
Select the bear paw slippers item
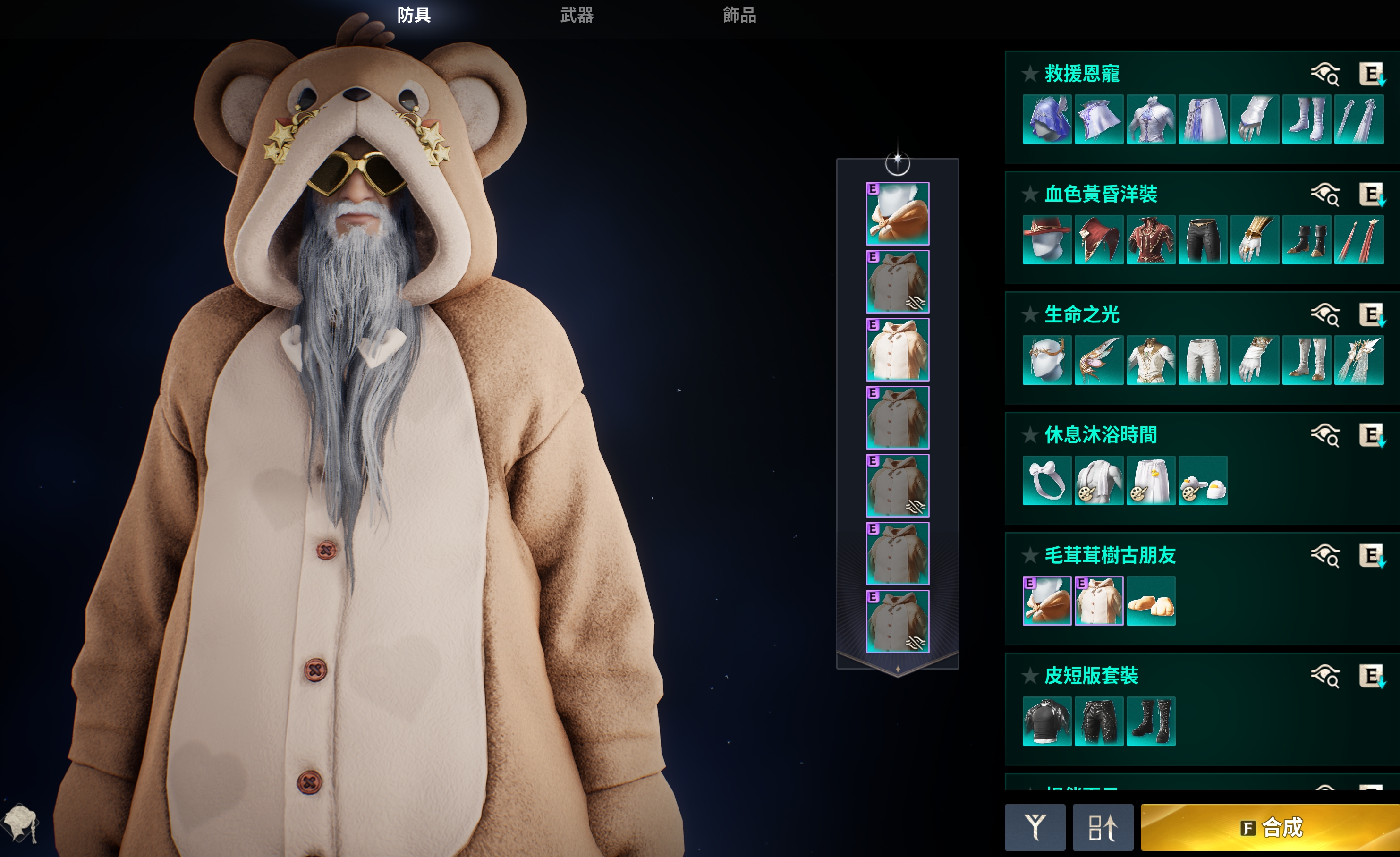(x=1151, y=601)
